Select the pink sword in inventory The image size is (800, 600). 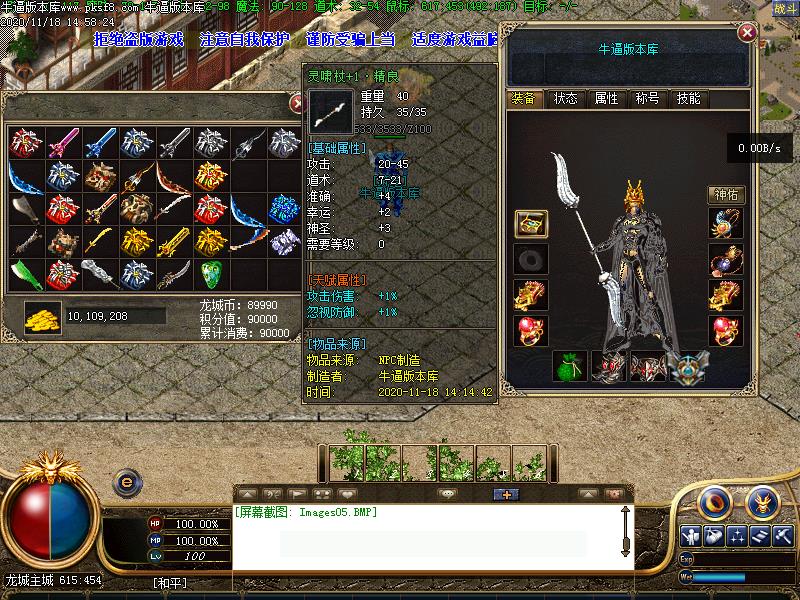62,143
